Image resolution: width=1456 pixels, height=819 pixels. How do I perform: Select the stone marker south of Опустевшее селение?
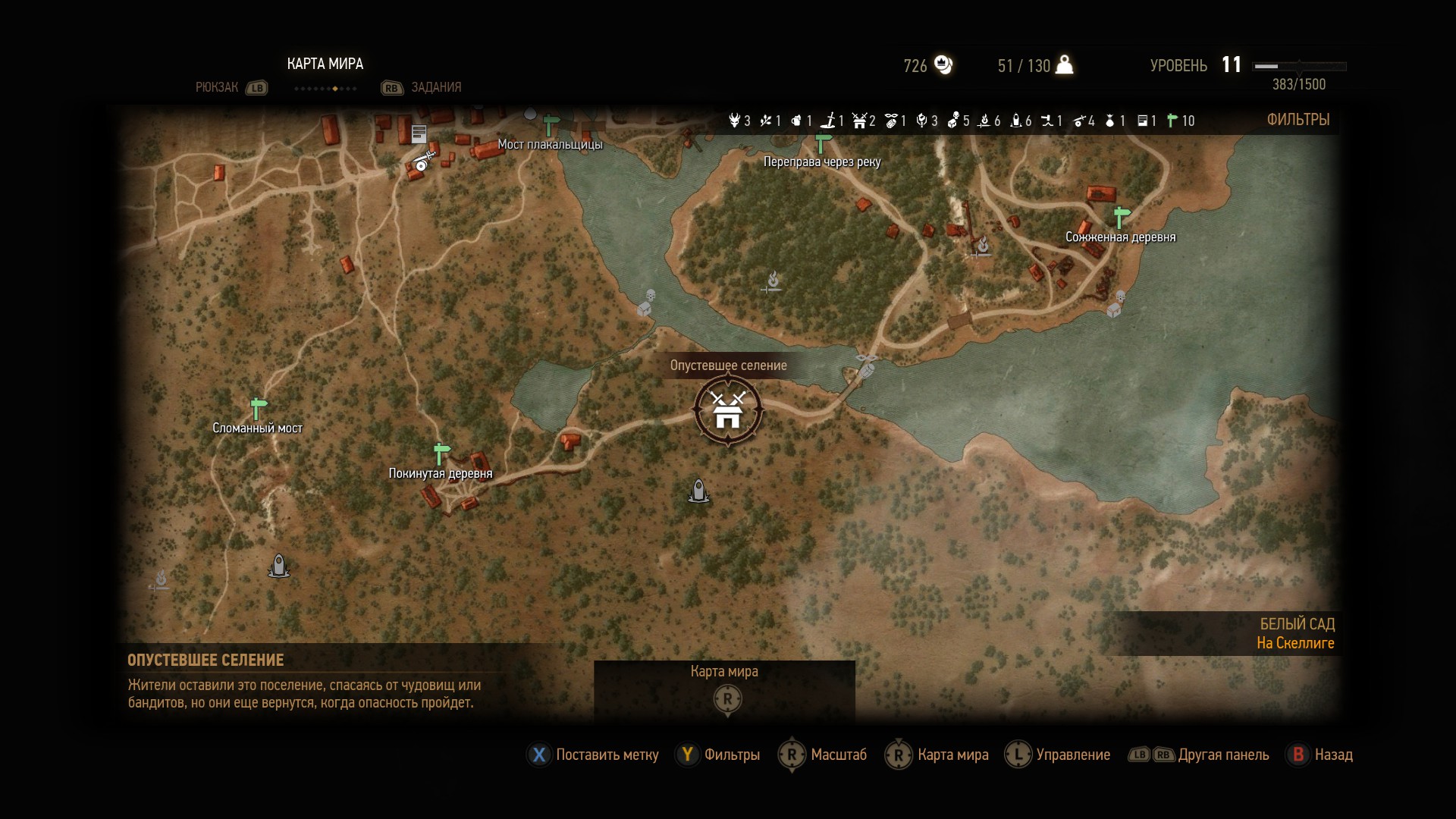tap(698, 491)
